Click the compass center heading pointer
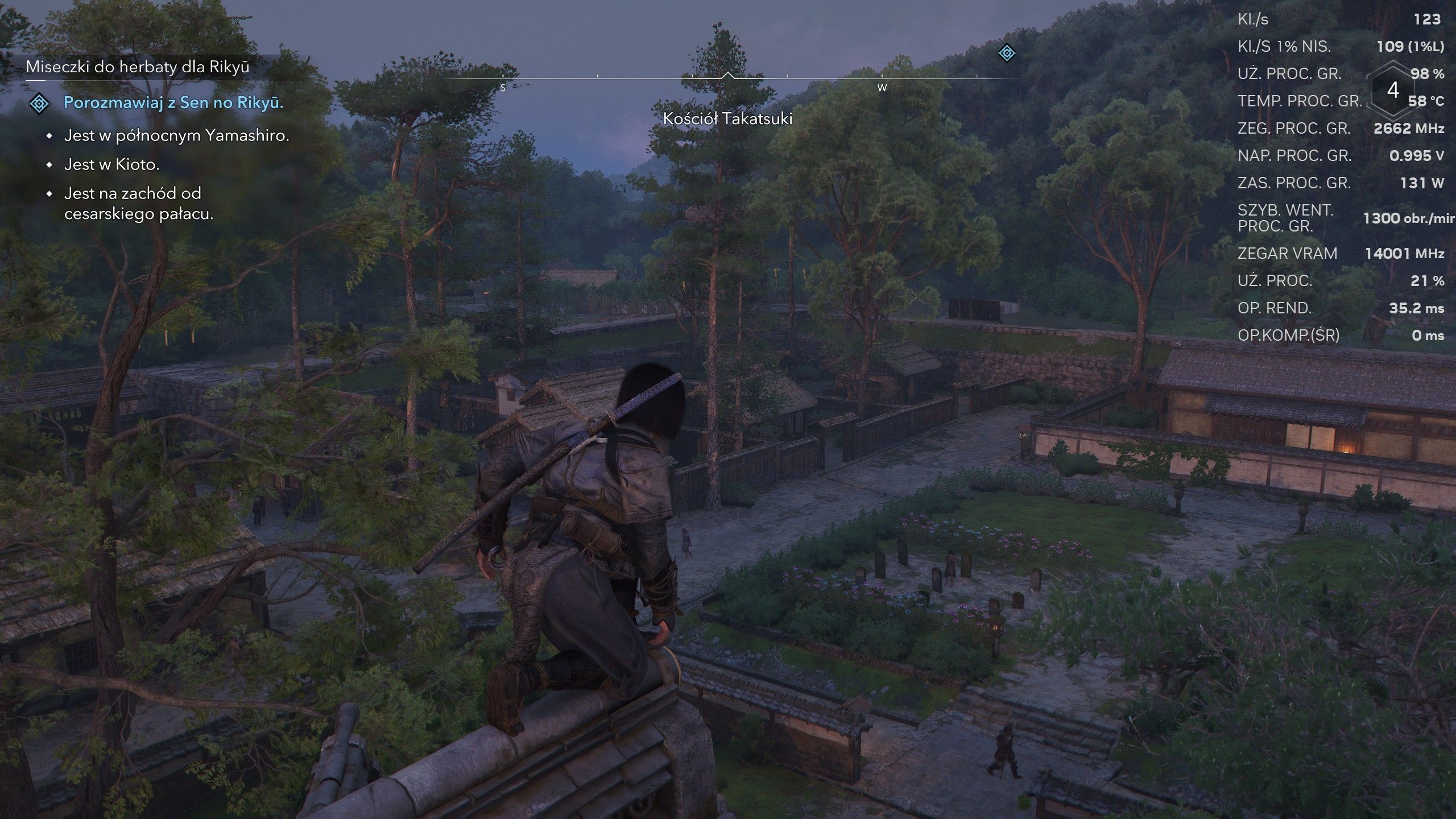Image resolution: width=1456 pixels, height=819 pixels. coord(727,76)
